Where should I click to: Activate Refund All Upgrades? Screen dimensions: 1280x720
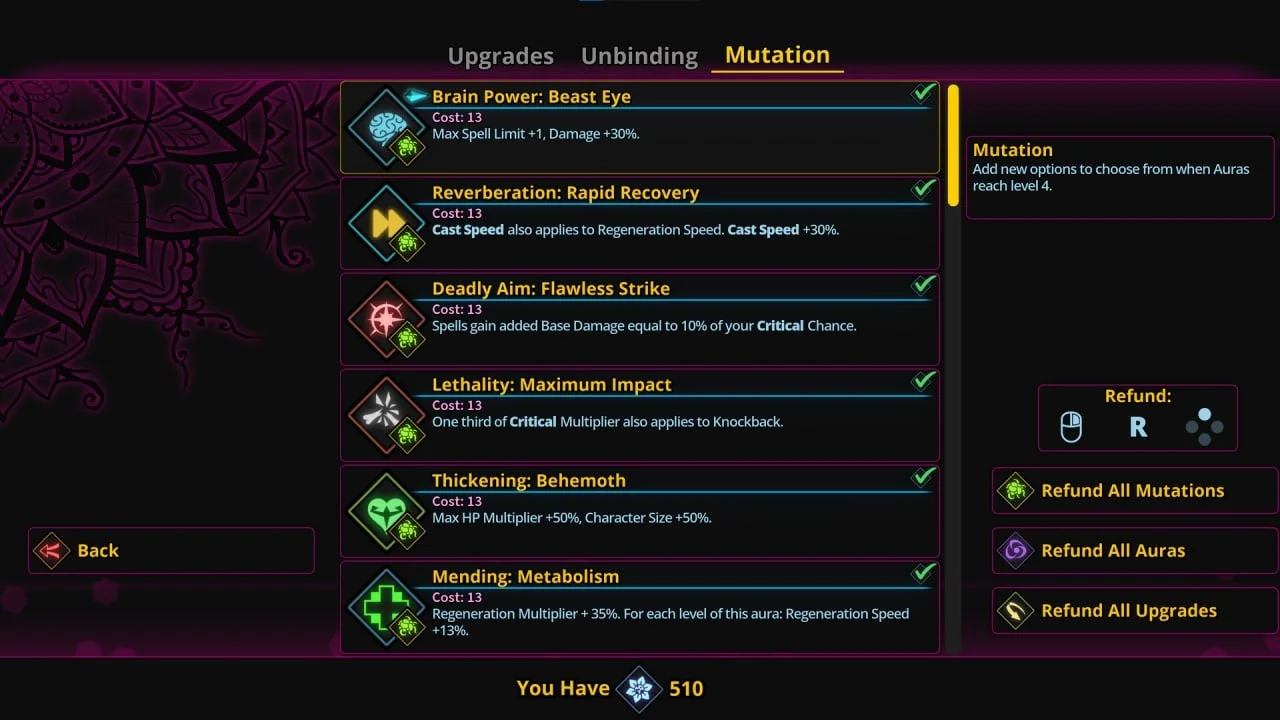pos(1134,611)
